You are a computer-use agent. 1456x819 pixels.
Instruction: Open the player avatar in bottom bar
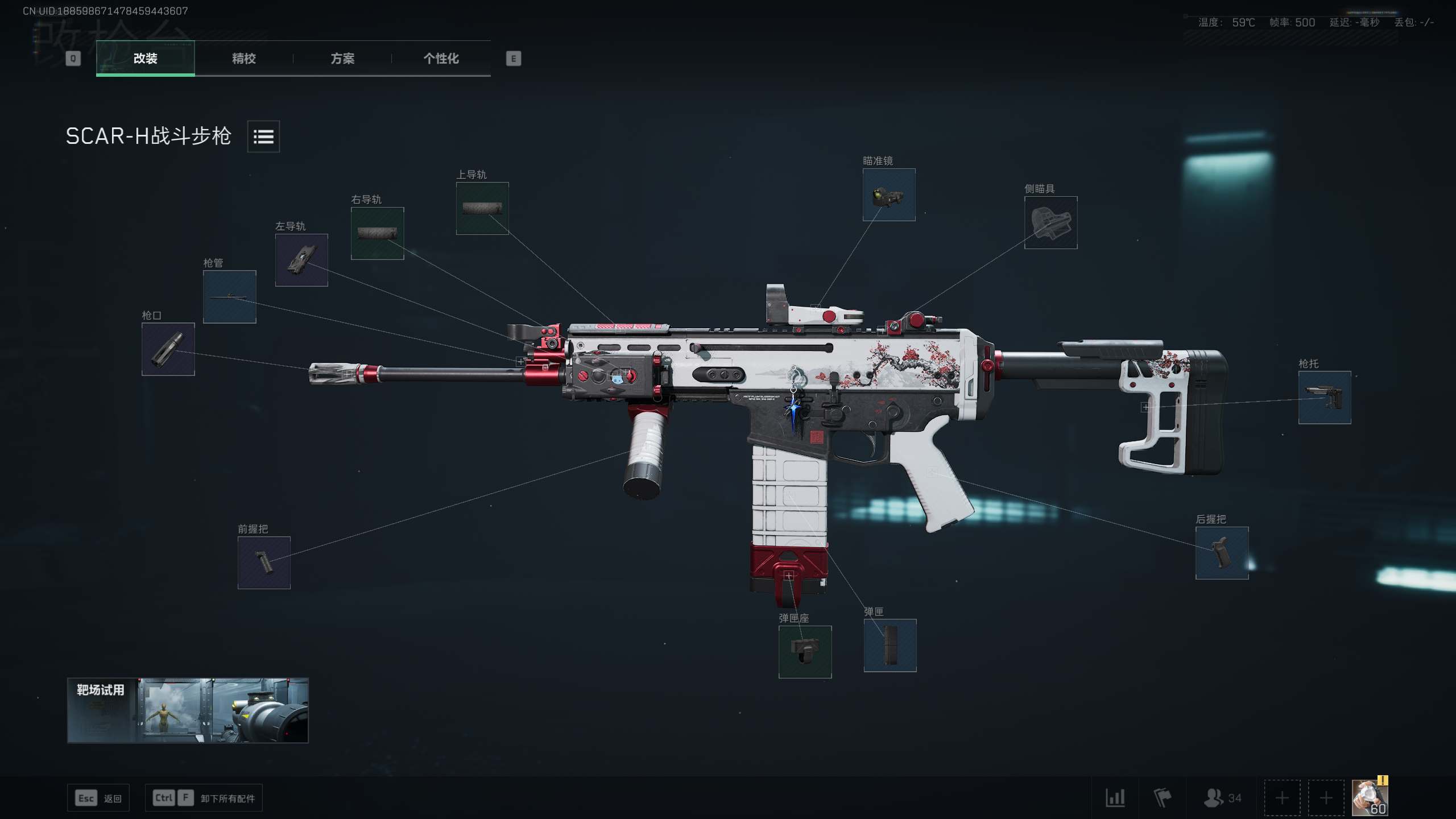click(x=1370, y=797)
